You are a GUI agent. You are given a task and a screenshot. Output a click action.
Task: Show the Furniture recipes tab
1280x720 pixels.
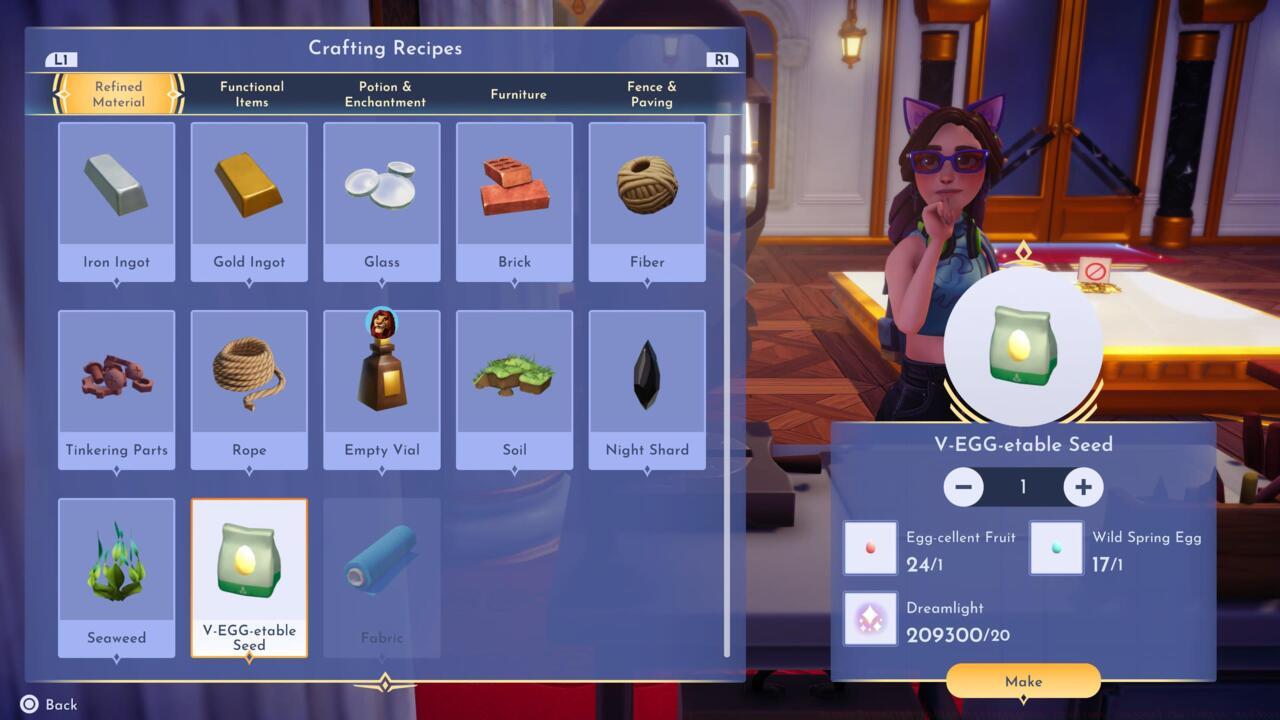tap(518, 94)
